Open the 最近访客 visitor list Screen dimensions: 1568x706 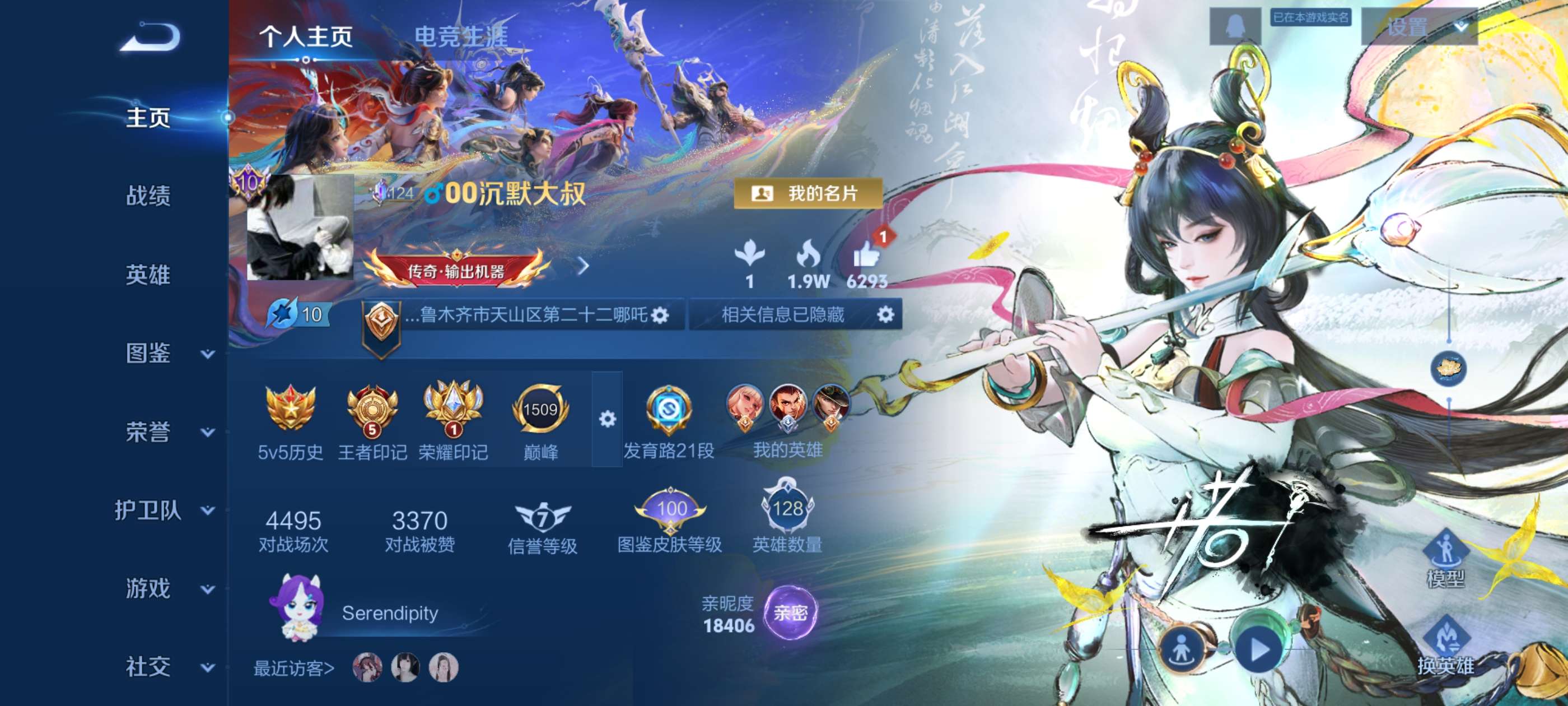pyautogui.click(x=294, y=669)
